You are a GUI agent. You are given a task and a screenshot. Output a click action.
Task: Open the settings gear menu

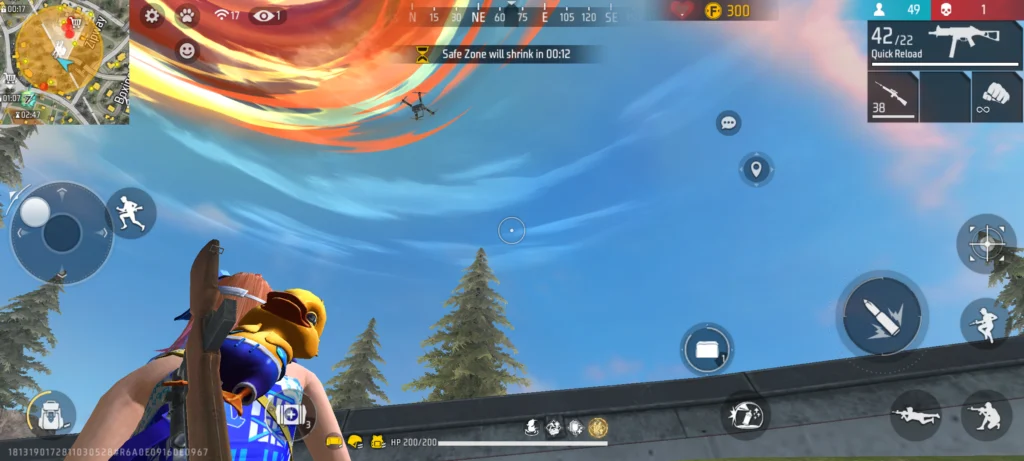pos(152,15)
